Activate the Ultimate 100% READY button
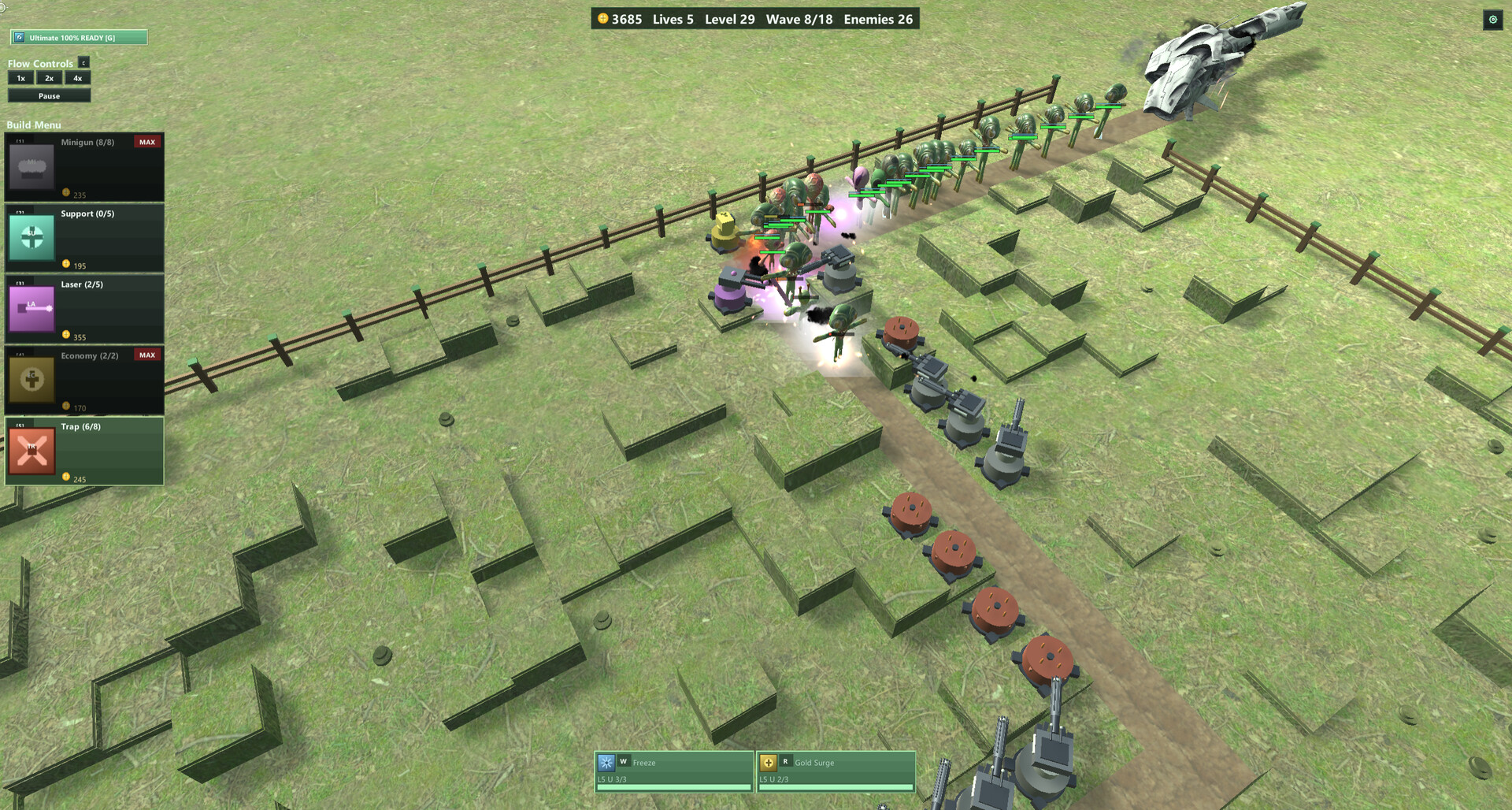This screenshot has width=1512, height=810. (78, 37)
